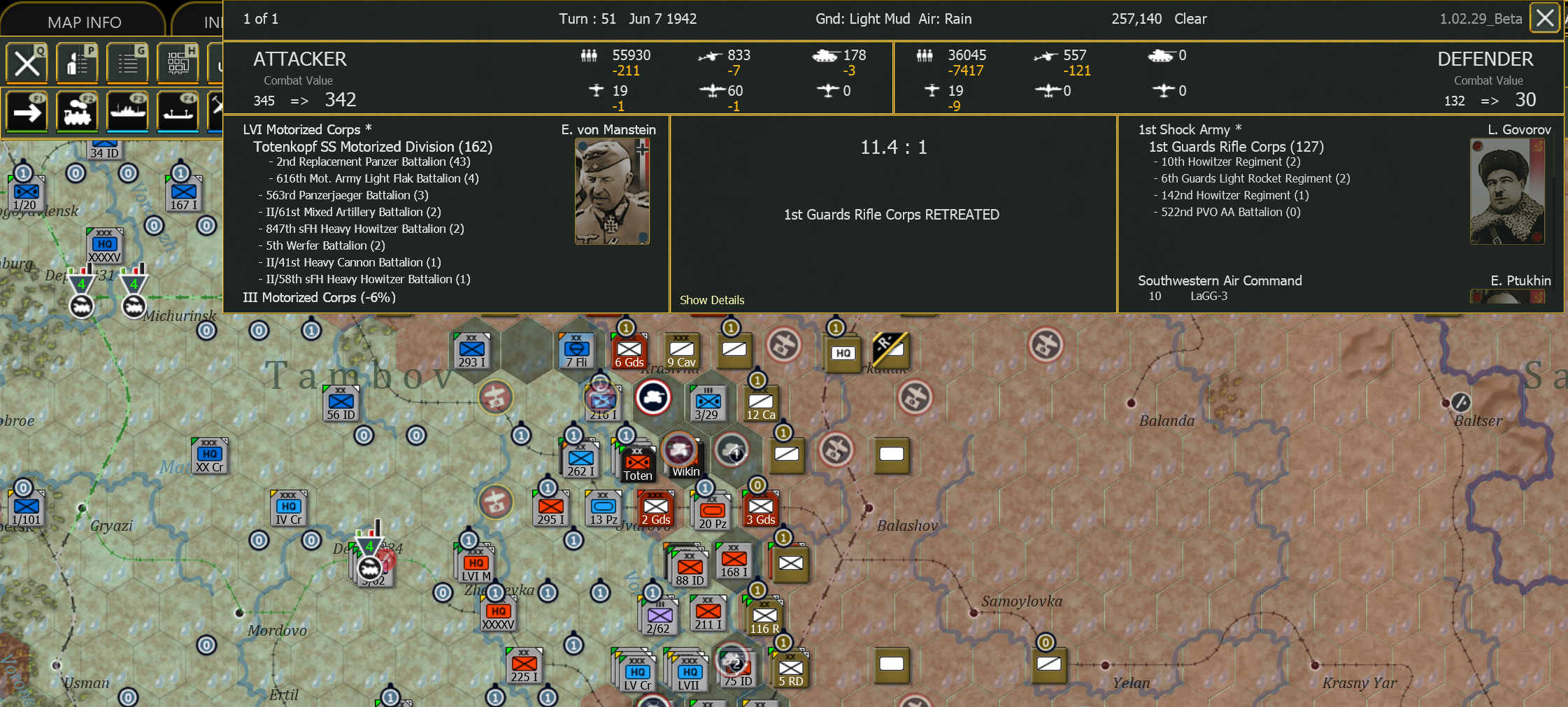Open the list screen using the G icon
The image size is (1568, 707).
[127, 63]
